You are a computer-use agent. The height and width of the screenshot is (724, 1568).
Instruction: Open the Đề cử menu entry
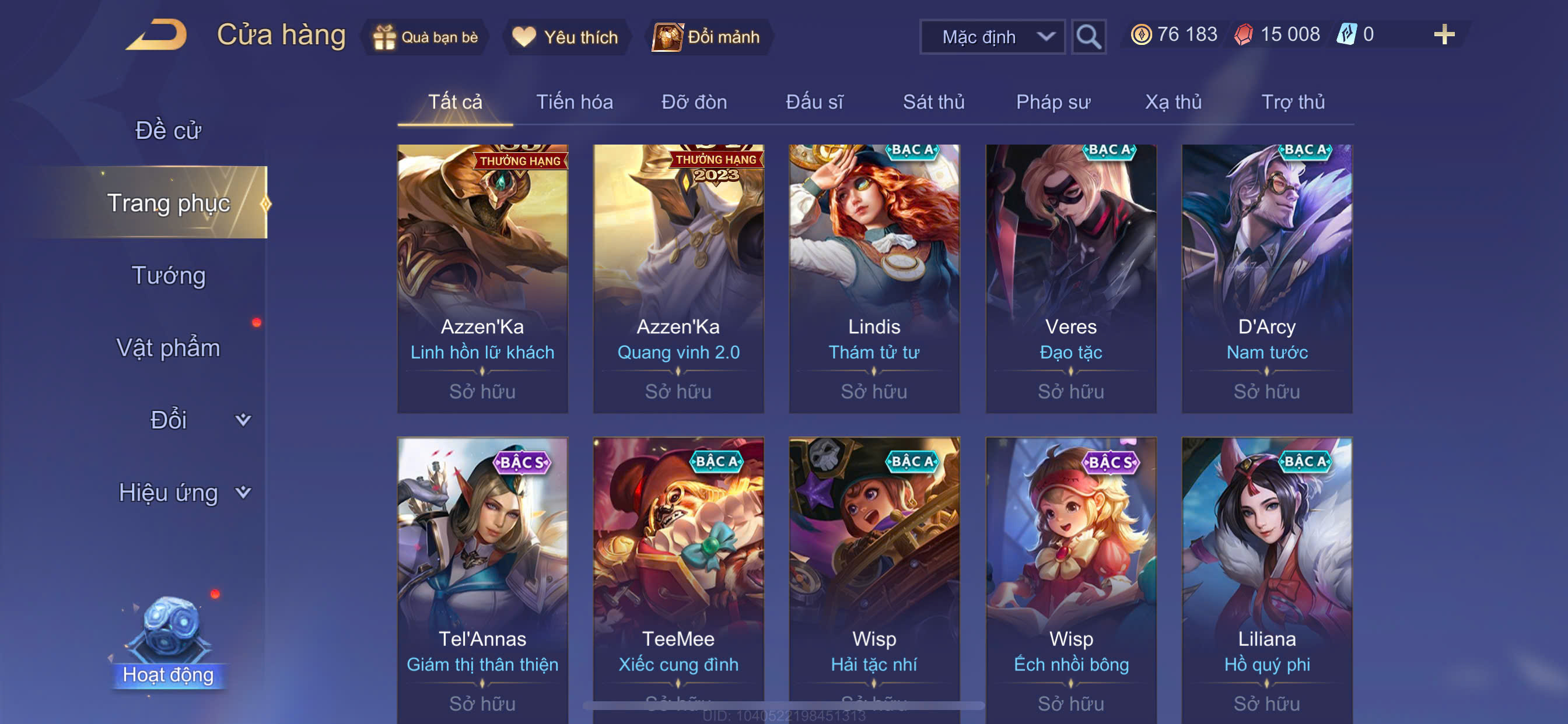[x=168, y=130]
